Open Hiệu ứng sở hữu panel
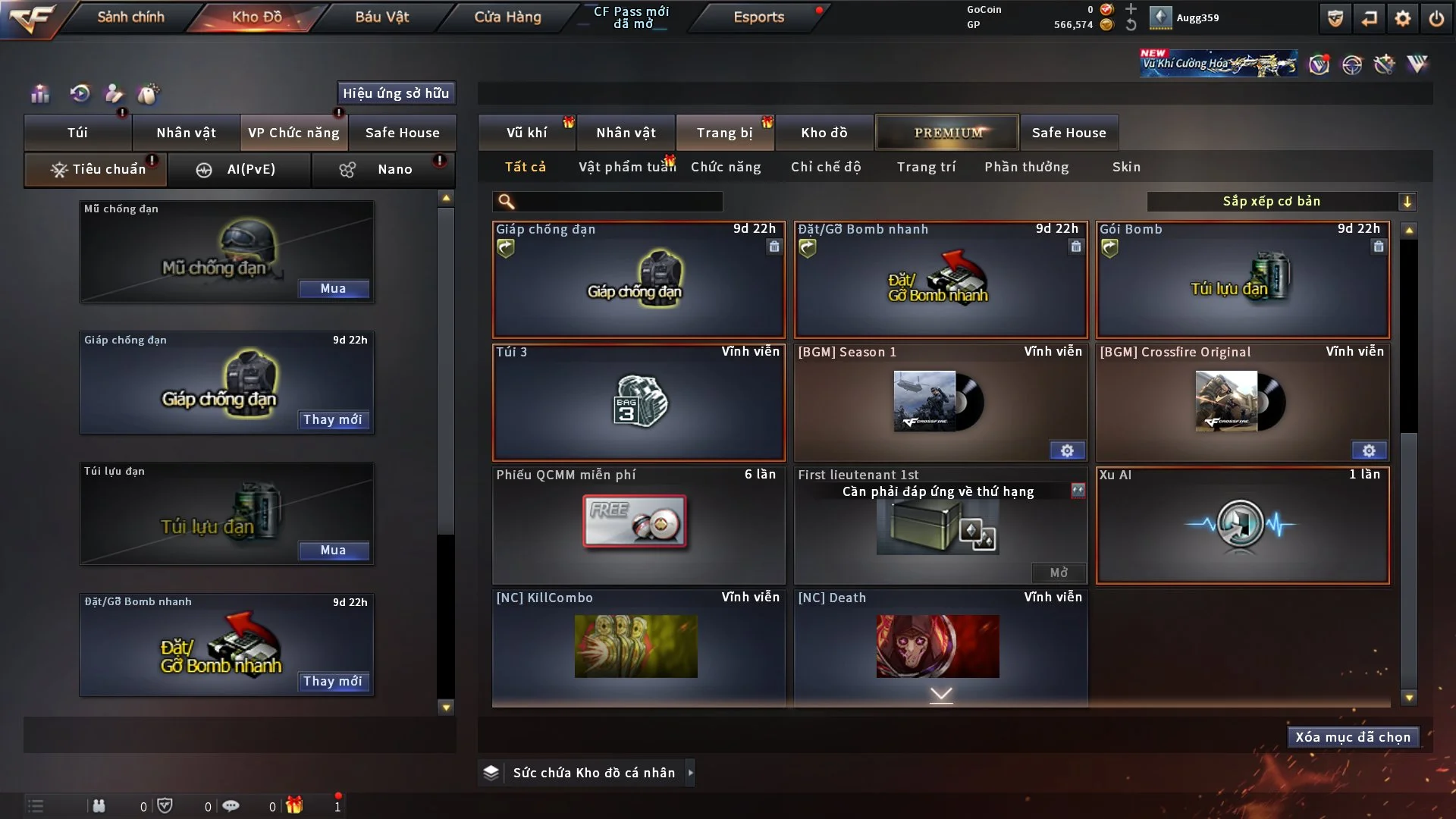1456x819 pixels. tap(396, 93)
